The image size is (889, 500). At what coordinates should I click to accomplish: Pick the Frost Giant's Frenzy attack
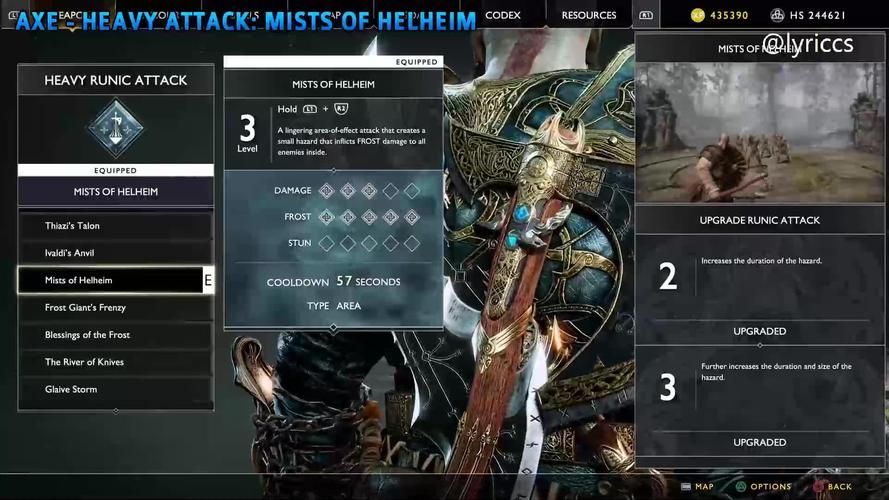[115, 308]
